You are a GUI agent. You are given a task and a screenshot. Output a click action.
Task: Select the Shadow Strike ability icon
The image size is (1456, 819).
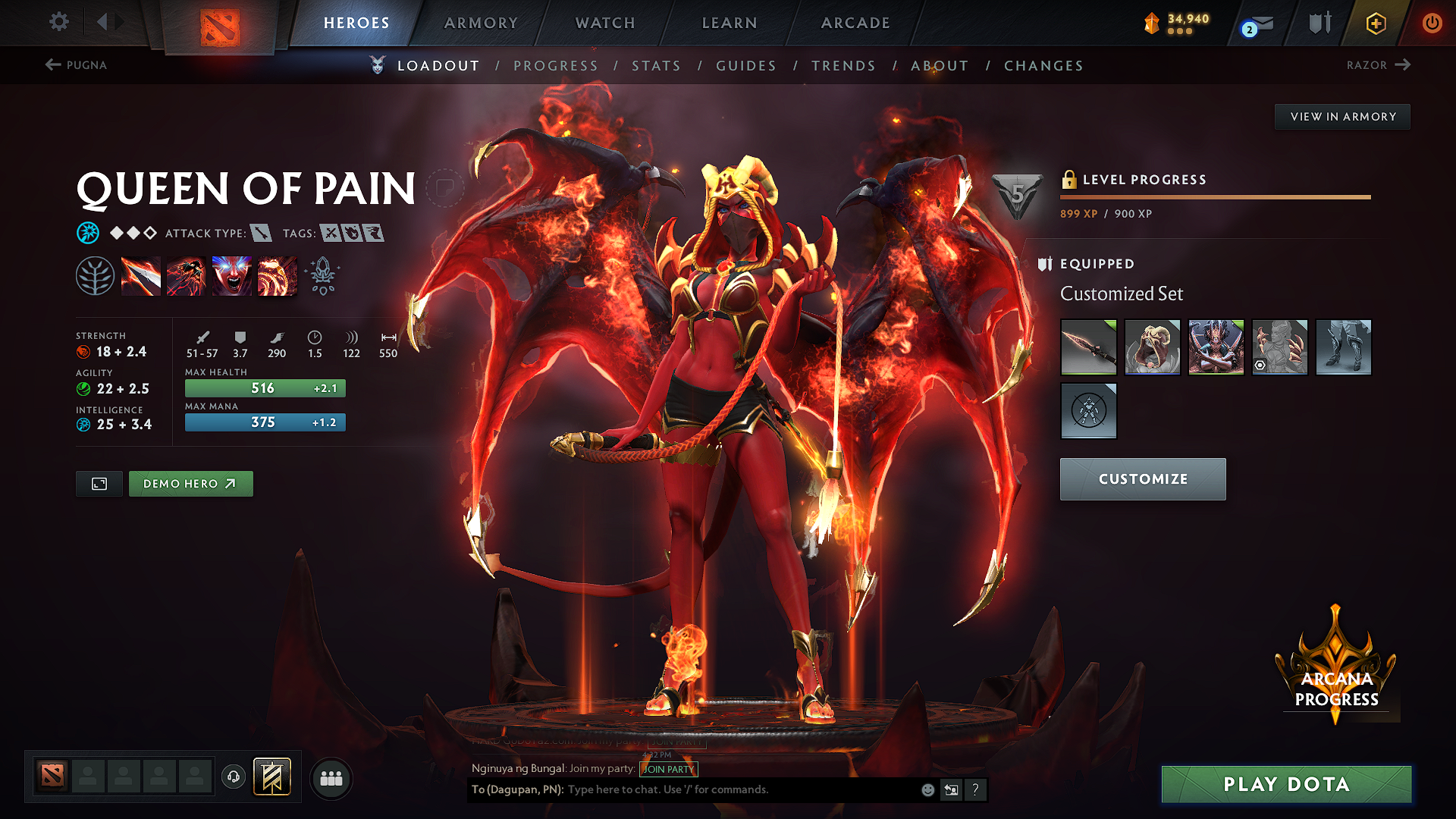141,275
